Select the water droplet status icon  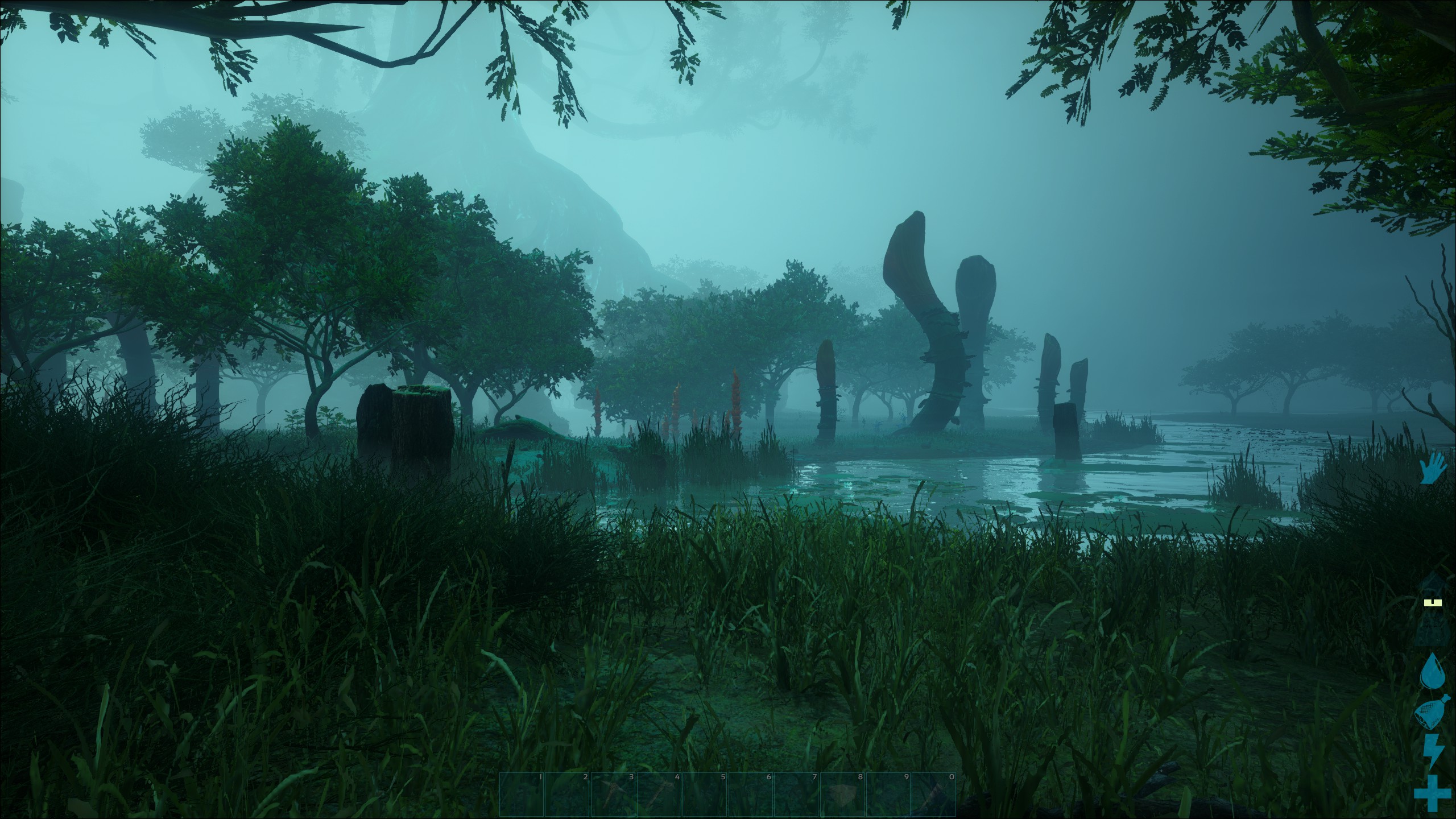(1432, 672)
